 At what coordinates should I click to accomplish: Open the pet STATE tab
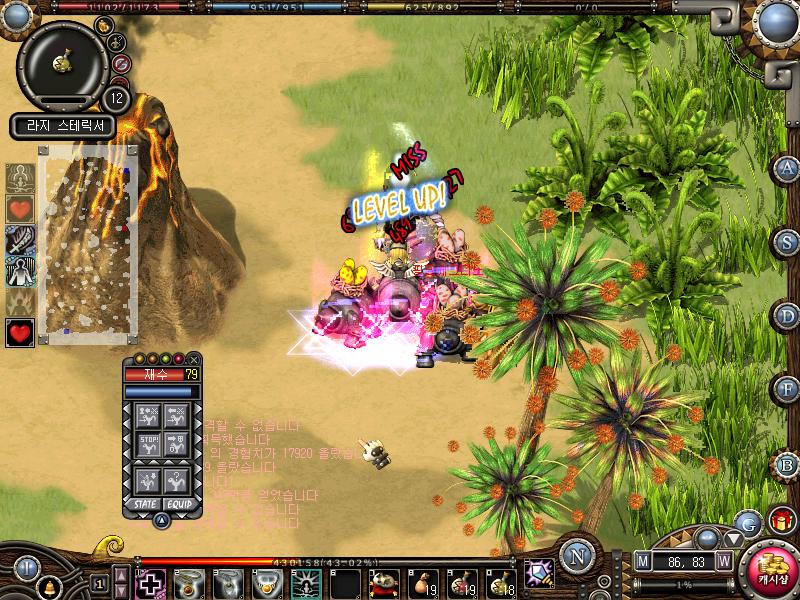146,504
